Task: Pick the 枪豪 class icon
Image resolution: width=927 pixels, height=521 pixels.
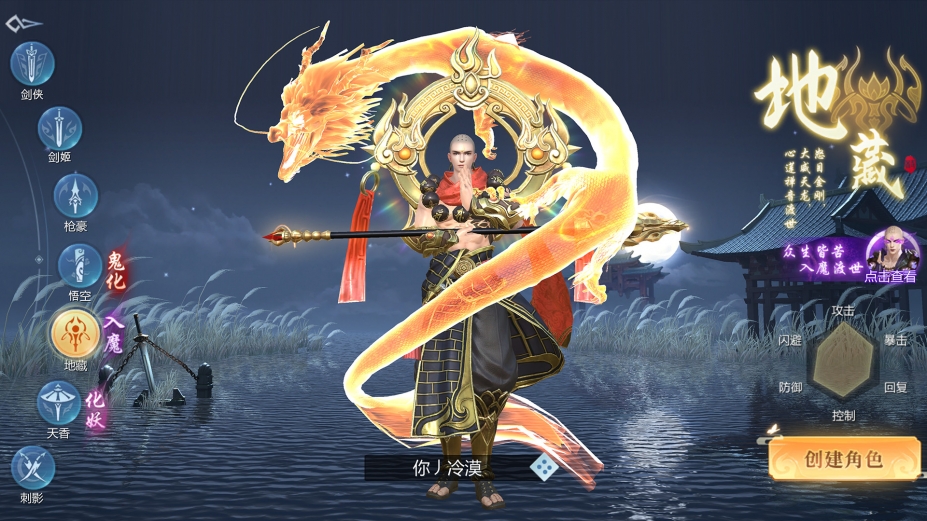Action: [75, 194]
